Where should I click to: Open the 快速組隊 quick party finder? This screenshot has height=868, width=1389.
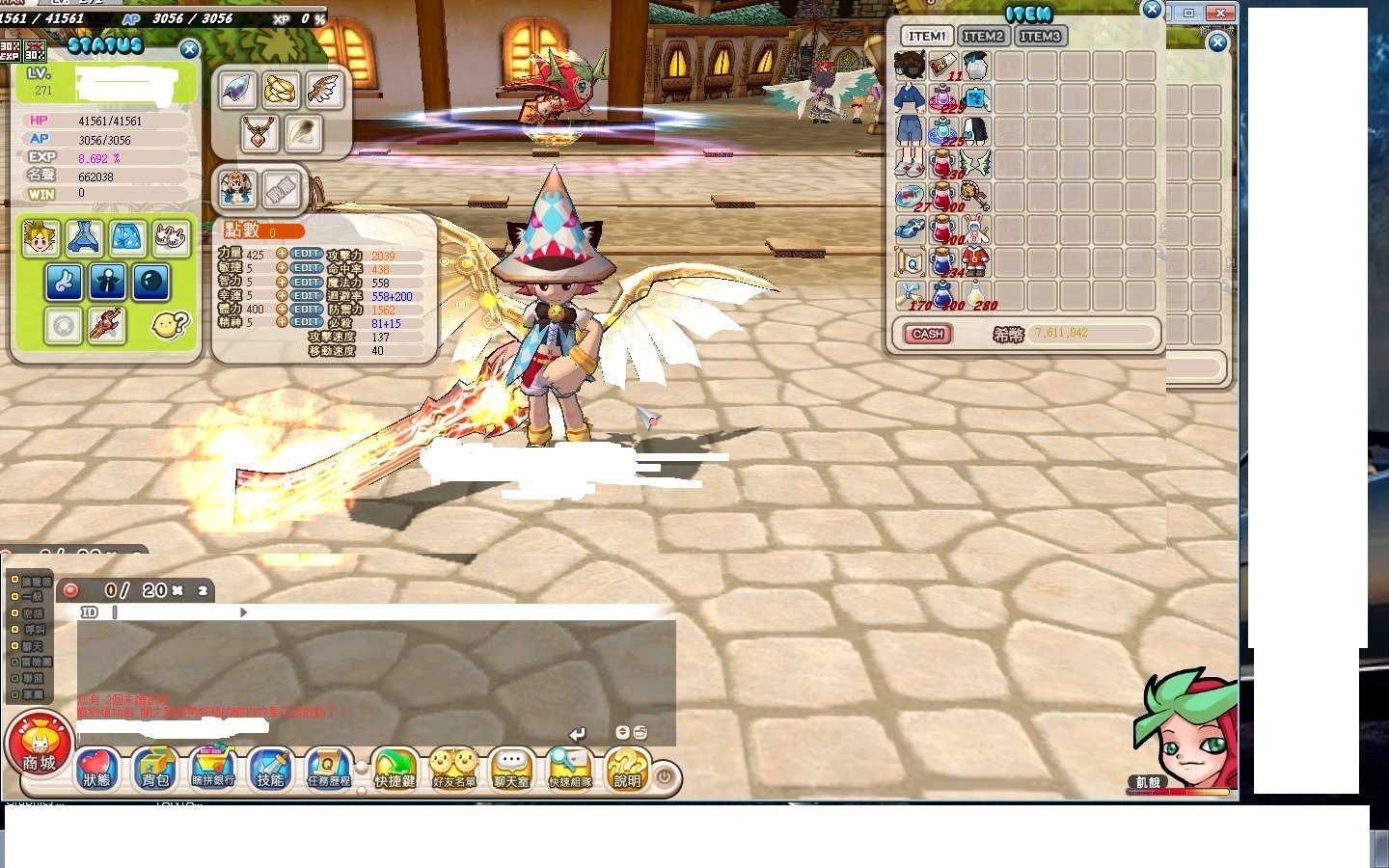pyautogui.click(x=569, y=770)
